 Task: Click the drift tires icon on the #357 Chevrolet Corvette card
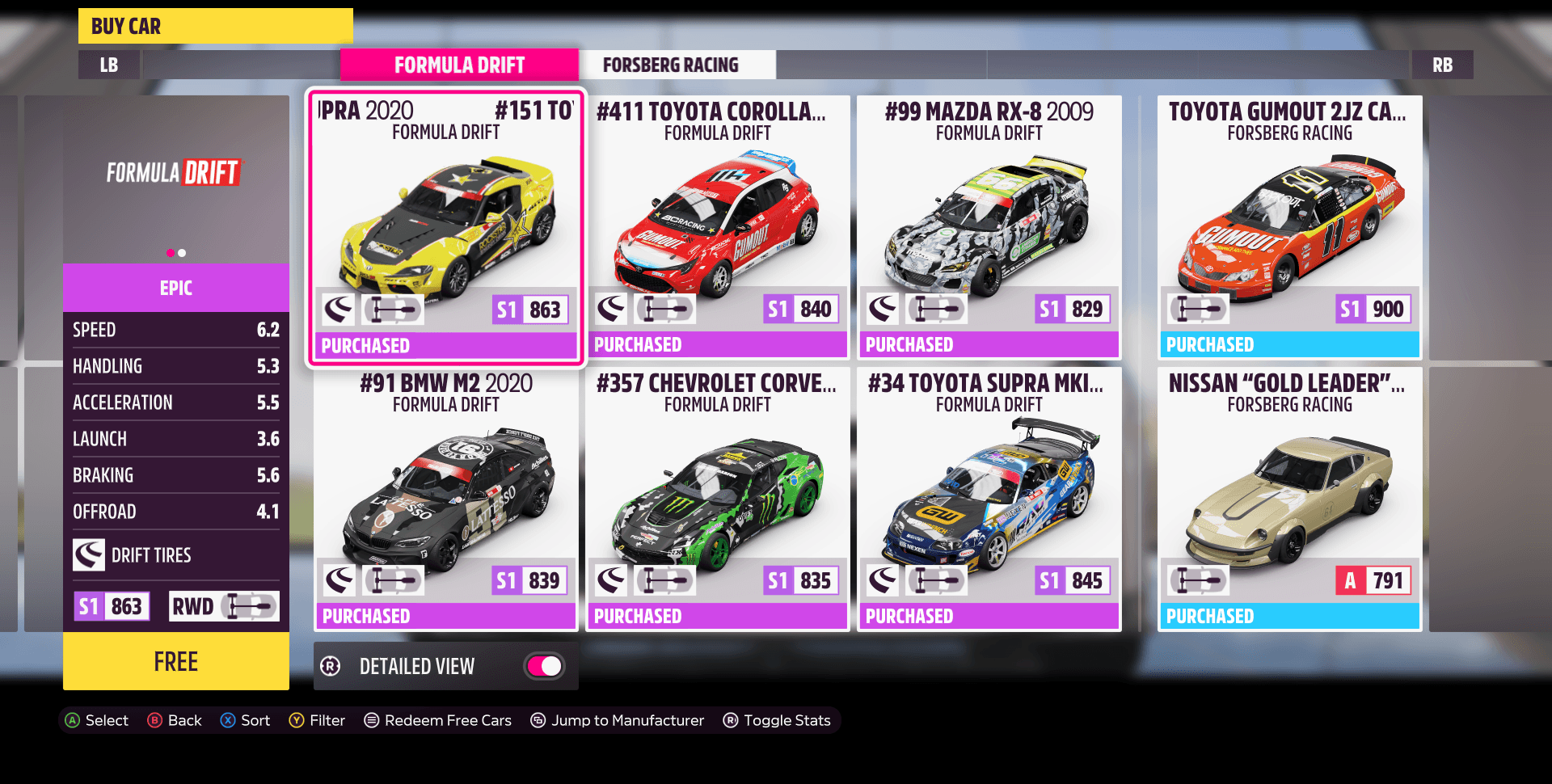612,580
